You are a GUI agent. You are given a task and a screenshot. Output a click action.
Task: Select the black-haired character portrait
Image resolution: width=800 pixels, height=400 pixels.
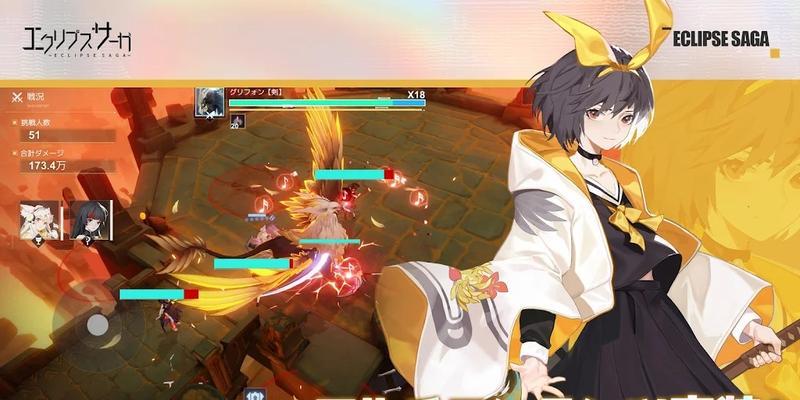[x=89, y=220]
